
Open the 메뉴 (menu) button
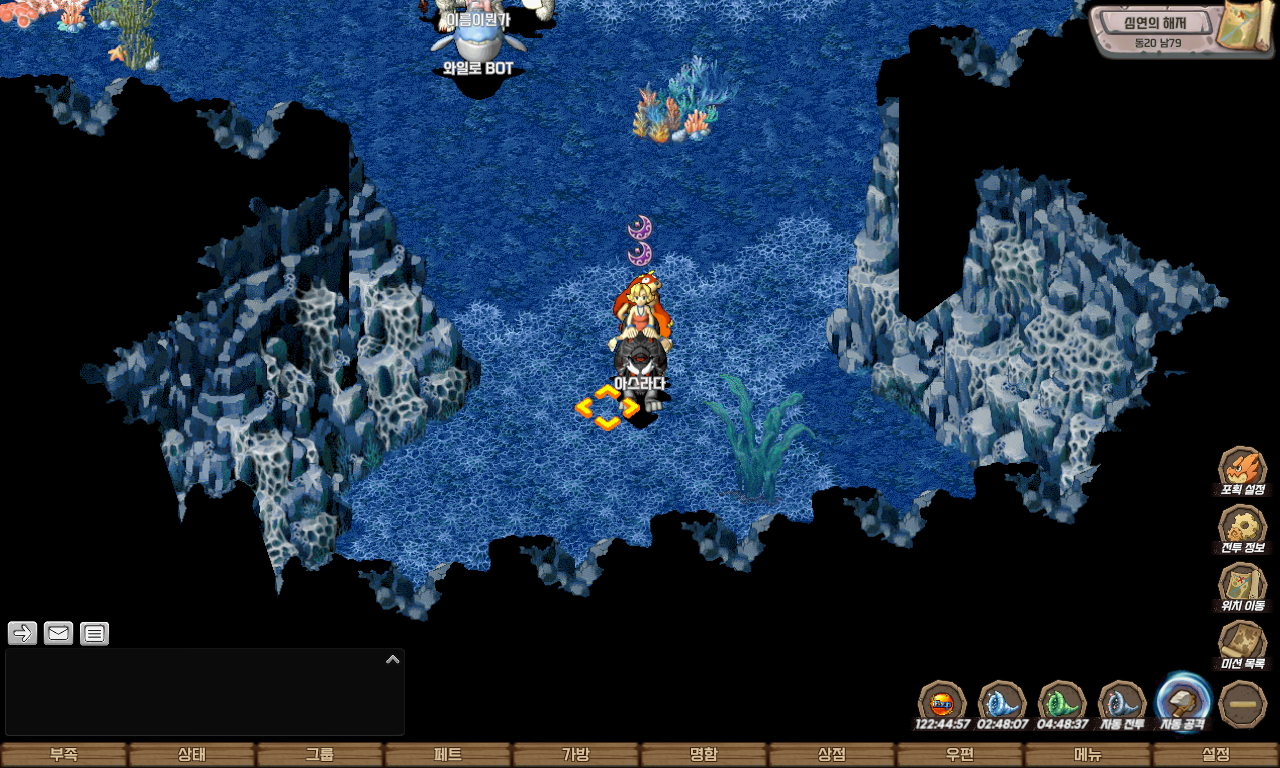(x=1088, y=755)
